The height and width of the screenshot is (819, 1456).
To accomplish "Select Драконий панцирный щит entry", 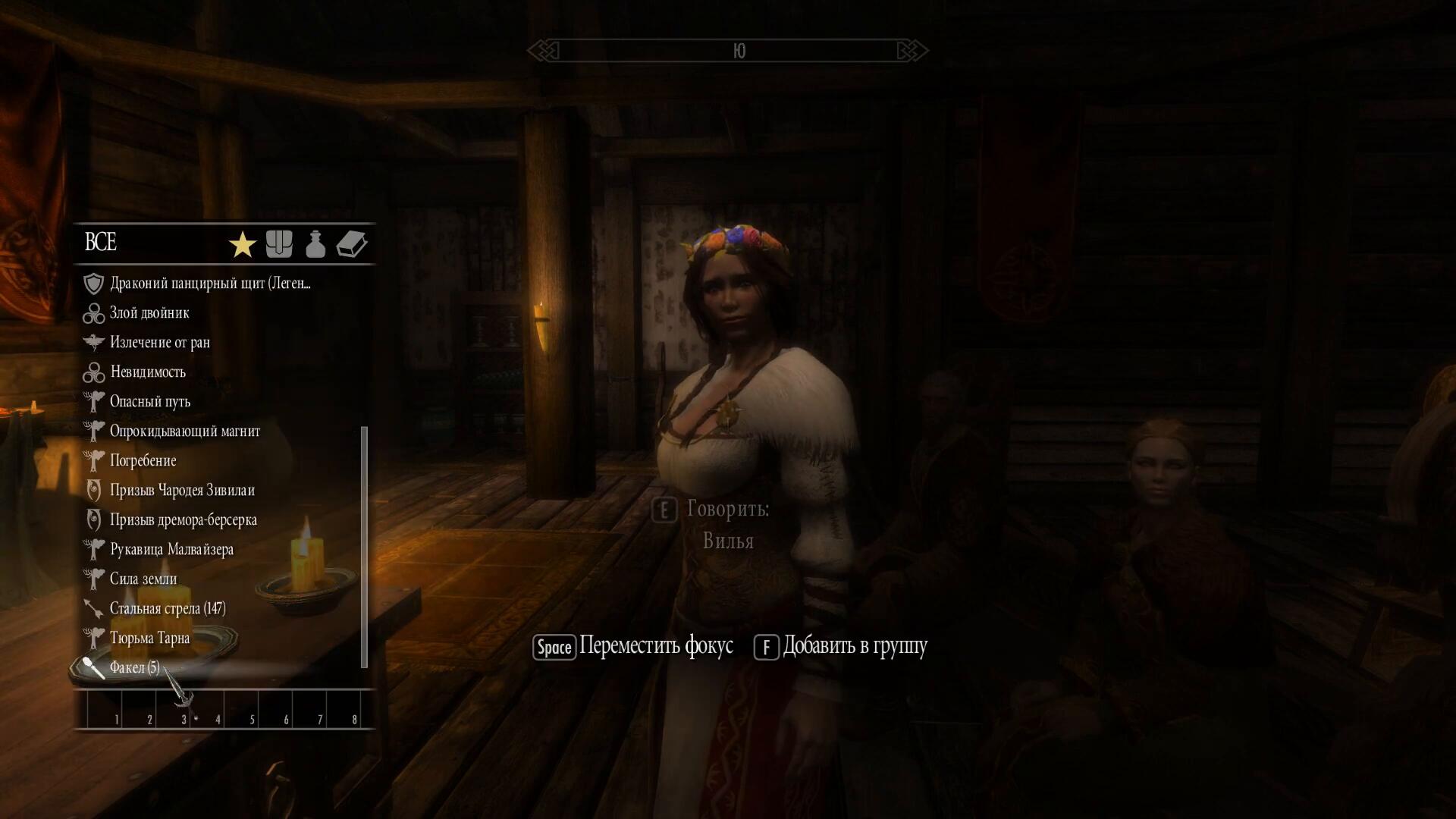I will pos(210,284).
